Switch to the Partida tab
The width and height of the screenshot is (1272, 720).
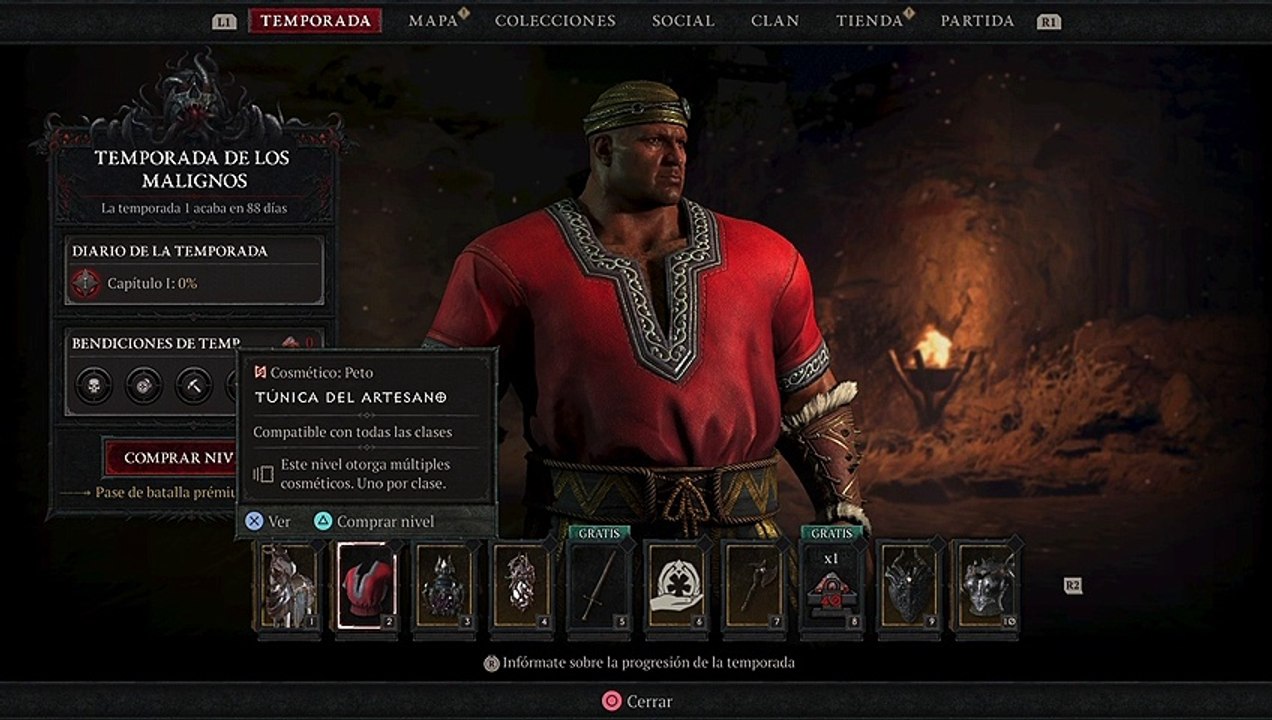point(977,21)
